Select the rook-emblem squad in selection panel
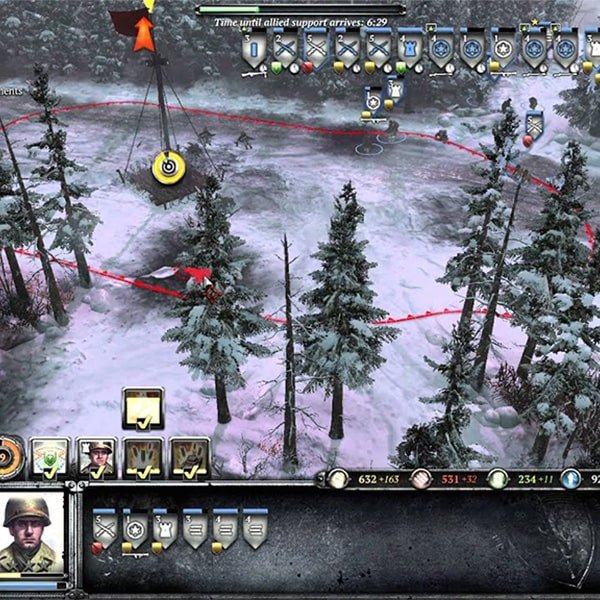Screen dimensions: 600x600 click(x=165, y=527)
